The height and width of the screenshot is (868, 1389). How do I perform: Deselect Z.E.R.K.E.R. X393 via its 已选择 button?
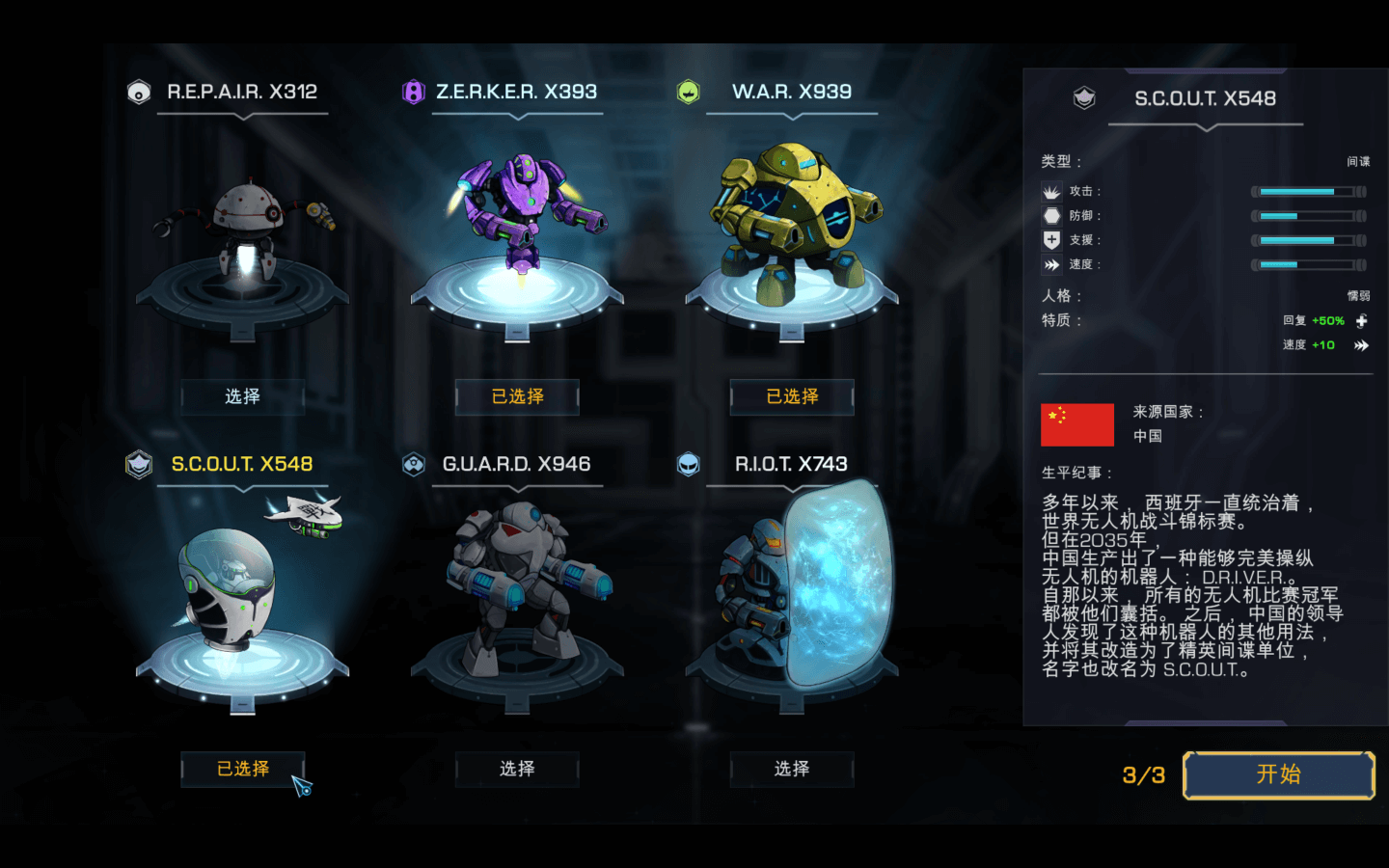pyautogui.click(x=517, y=396)
